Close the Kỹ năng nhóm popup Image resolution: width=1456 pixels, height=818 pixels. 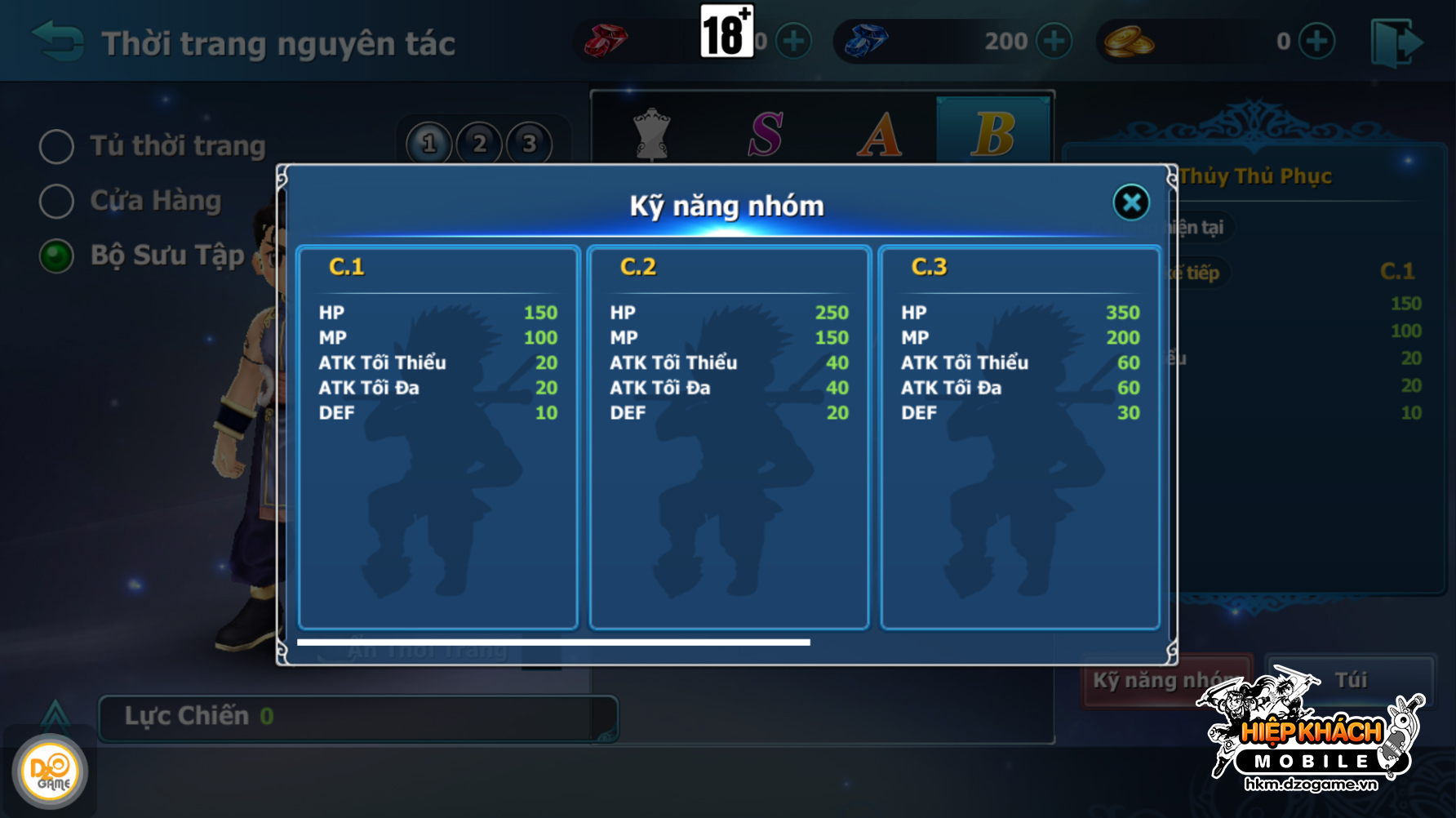click(1131, 202)
